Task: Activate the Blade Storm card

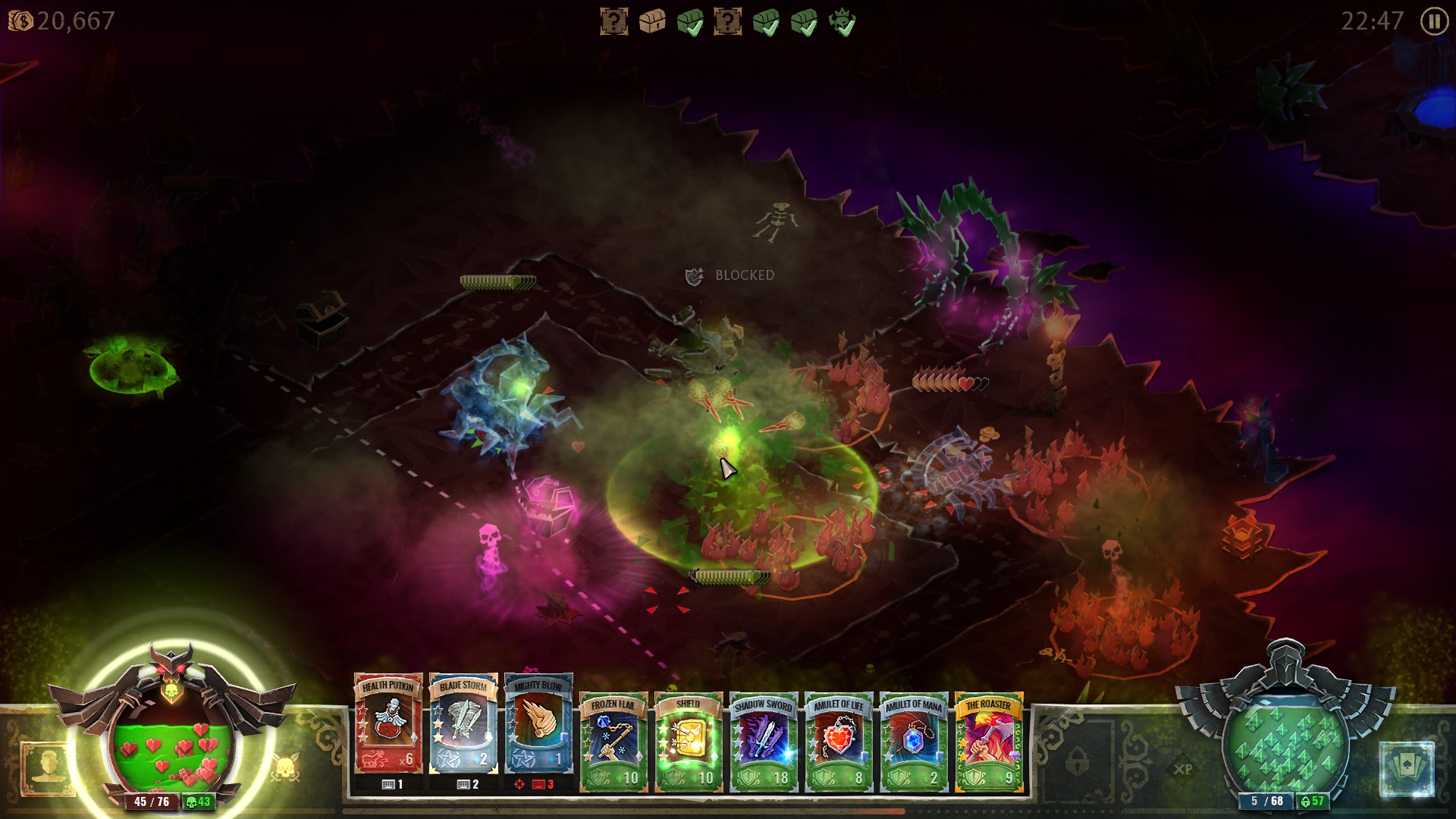Action: [463, 723]
